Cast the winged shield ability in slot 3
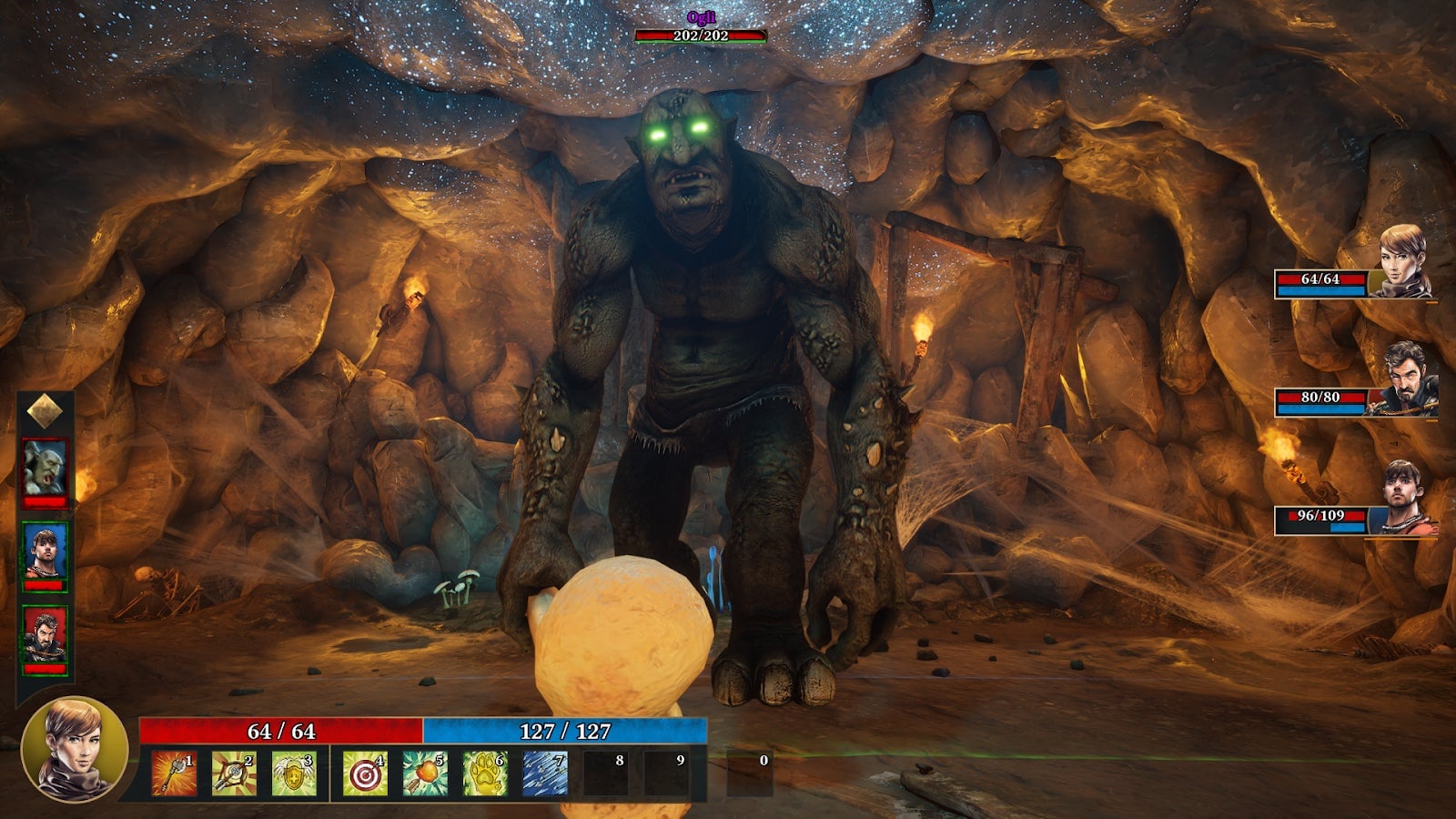The image size is (1456, 819). (x=294, y=773)
